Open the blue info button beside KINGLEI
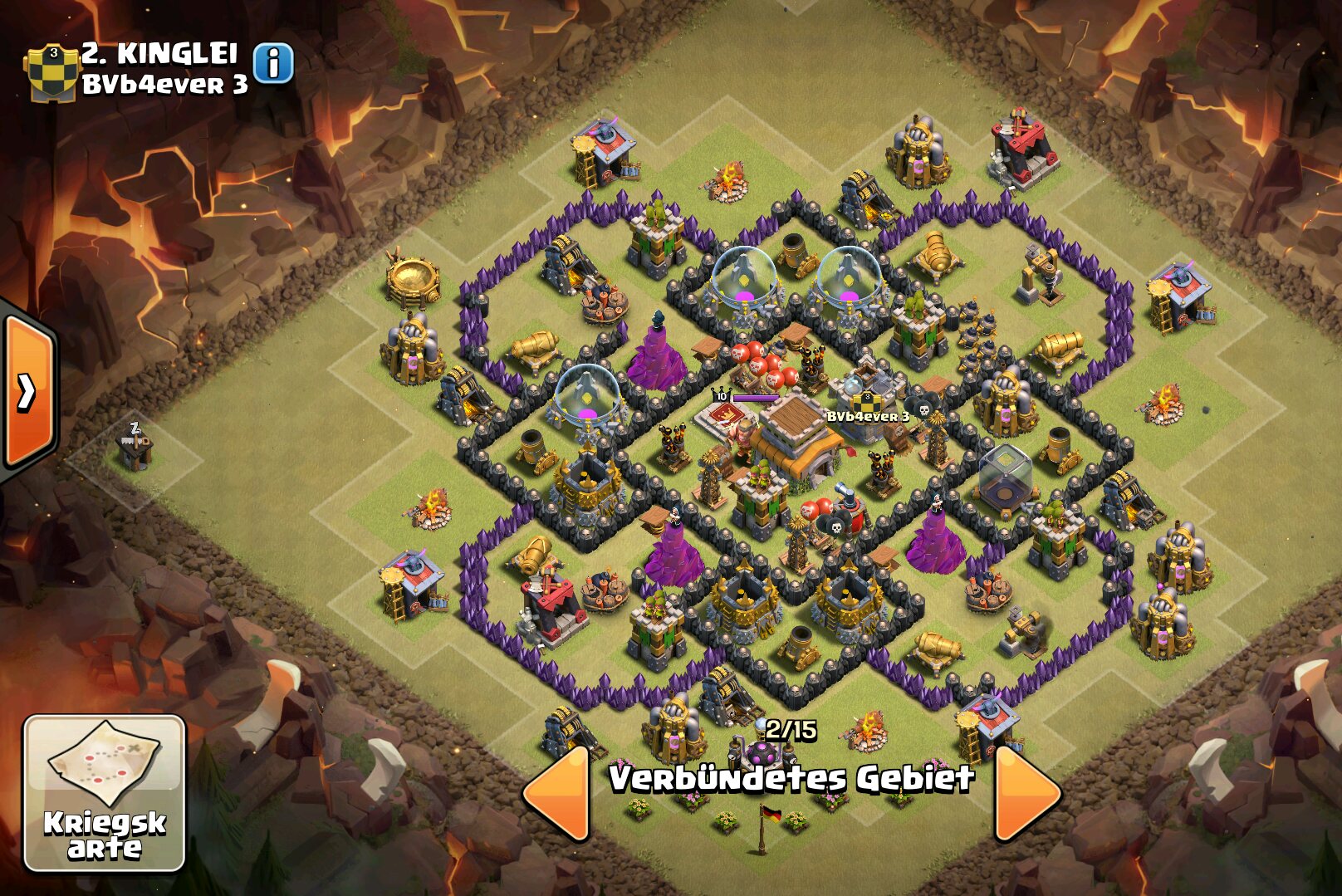 [273, 63]
